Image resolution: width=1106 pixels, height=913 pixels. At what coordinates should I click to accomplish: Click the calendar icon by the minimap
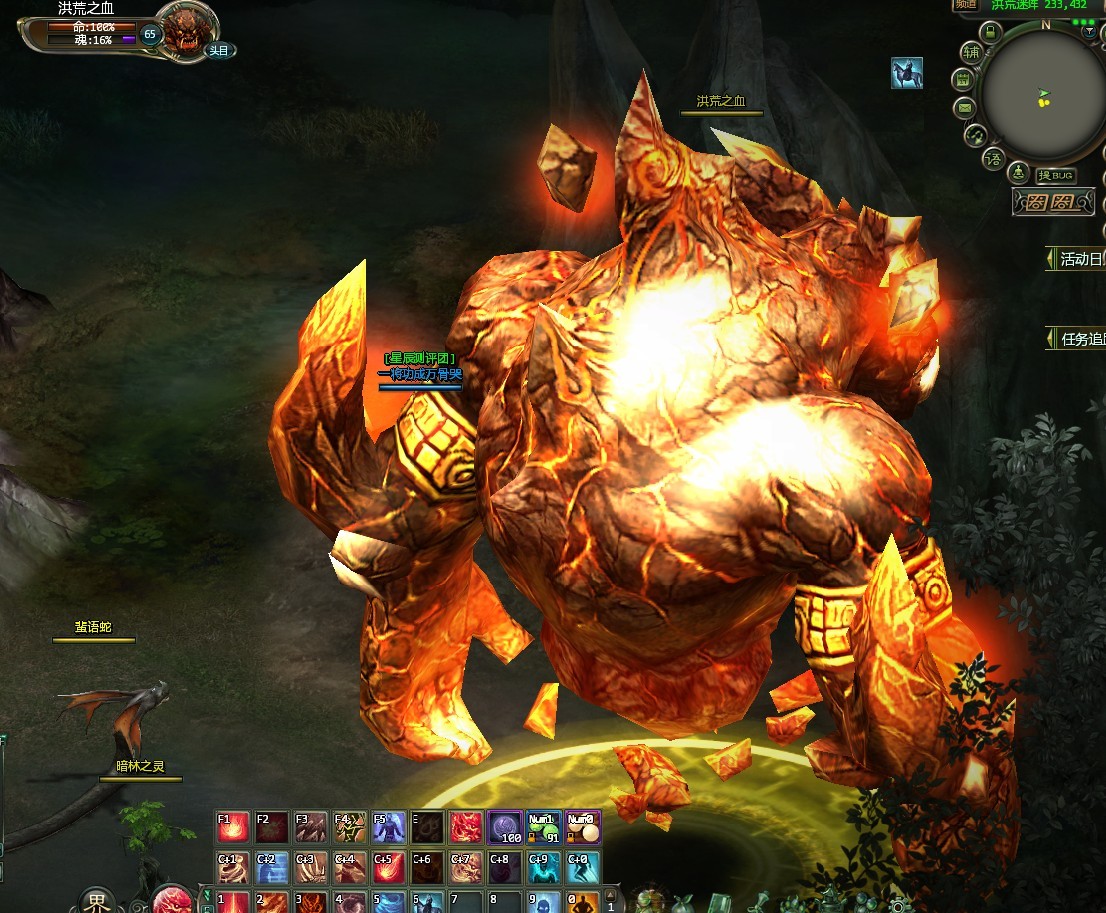tap(963, 80)
